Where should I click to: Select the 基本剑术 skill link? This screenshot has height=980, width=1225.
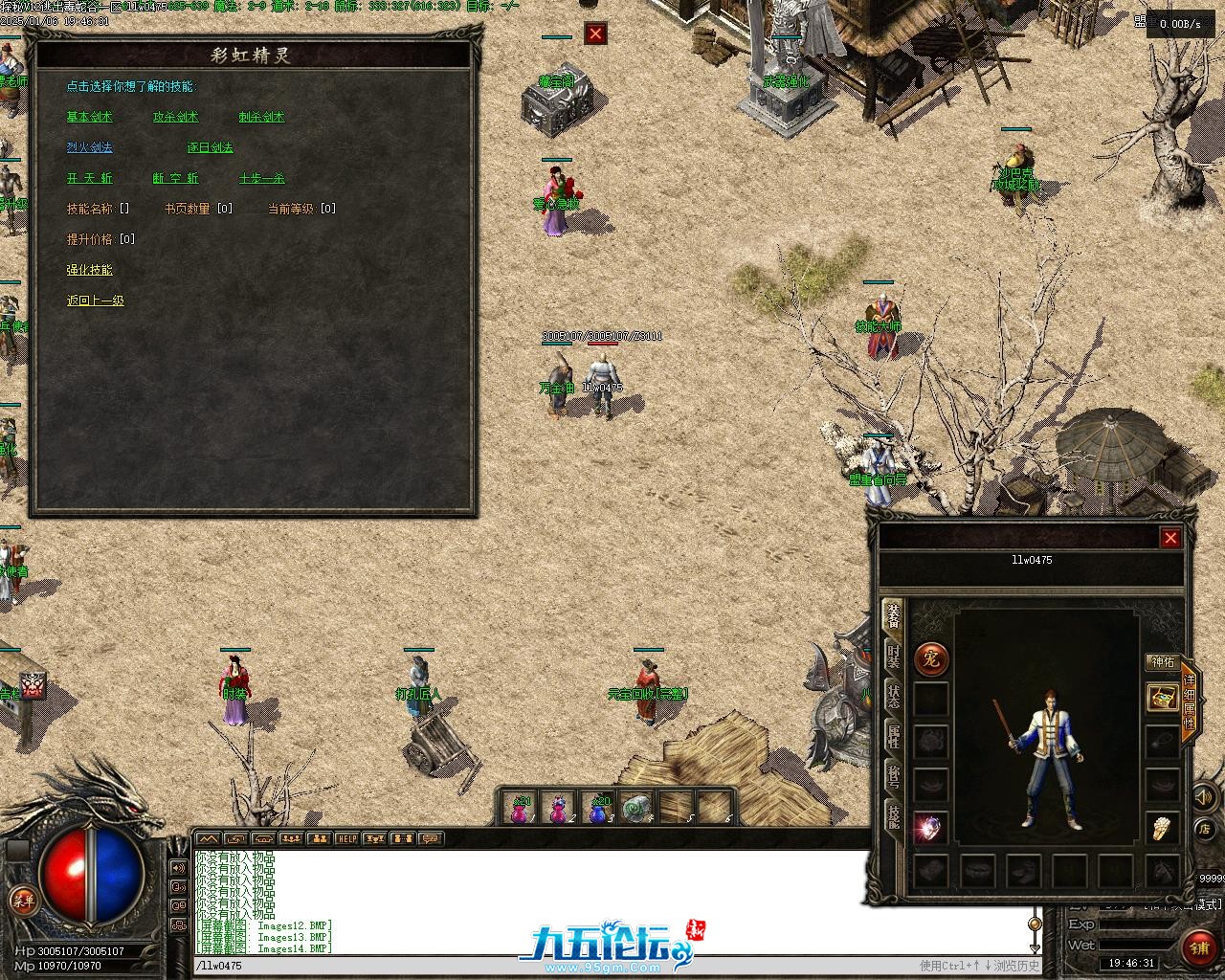click(89, 117)
